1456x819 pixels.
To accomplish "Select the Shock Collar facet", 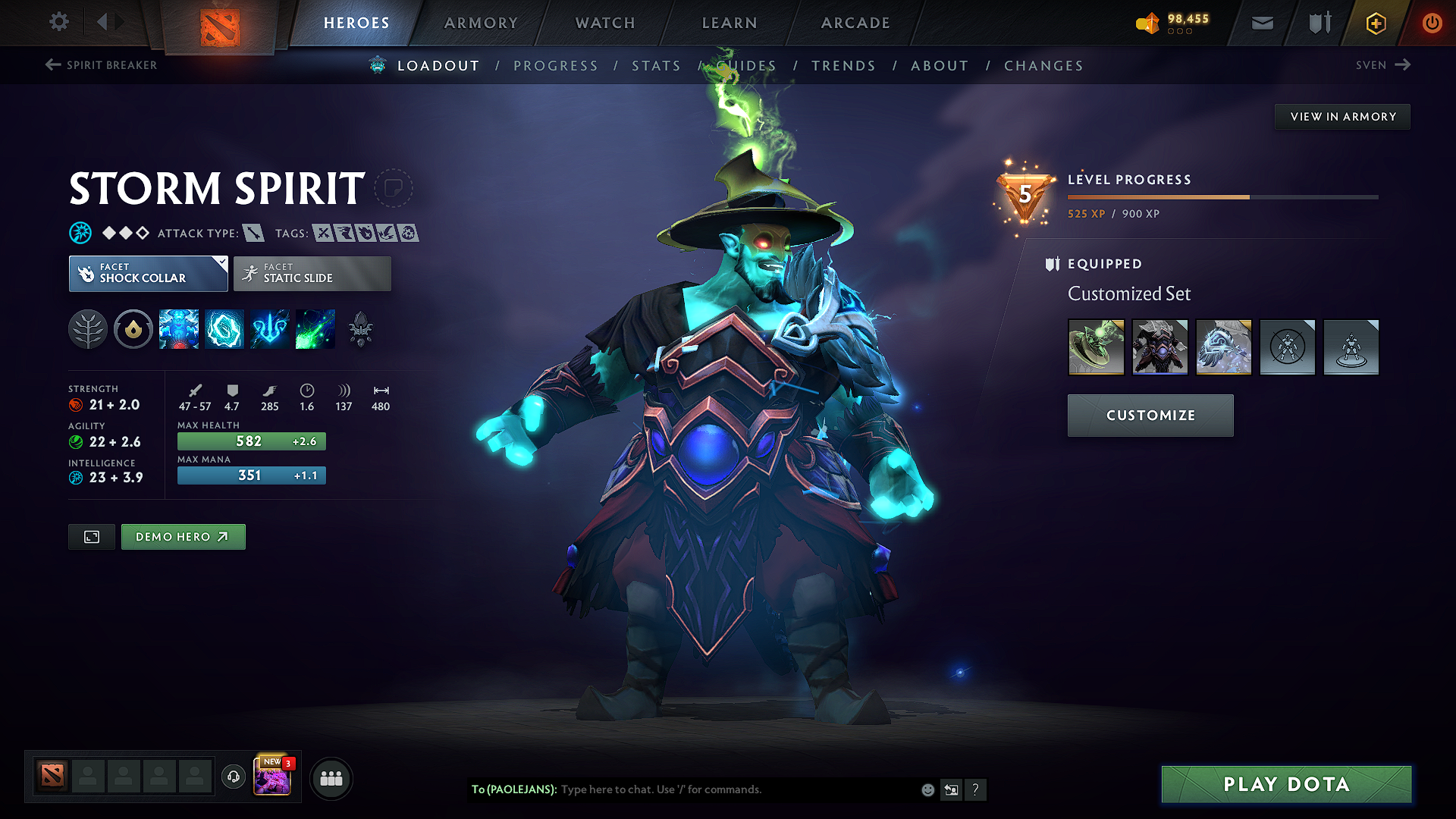I will point(144,273).
